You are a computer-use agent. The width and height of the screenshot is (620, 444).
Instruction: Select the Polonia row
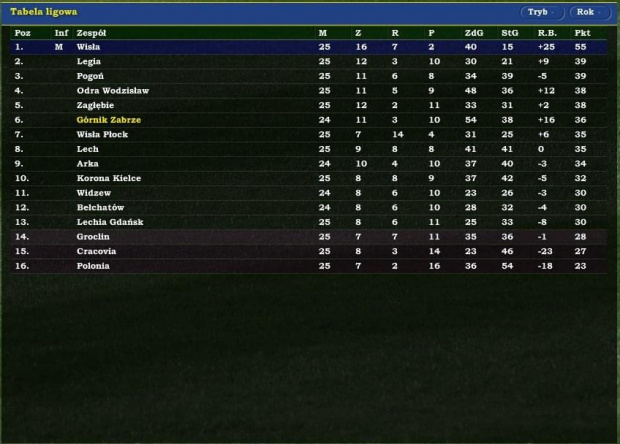pyautogui.click(x=93, y=266)
